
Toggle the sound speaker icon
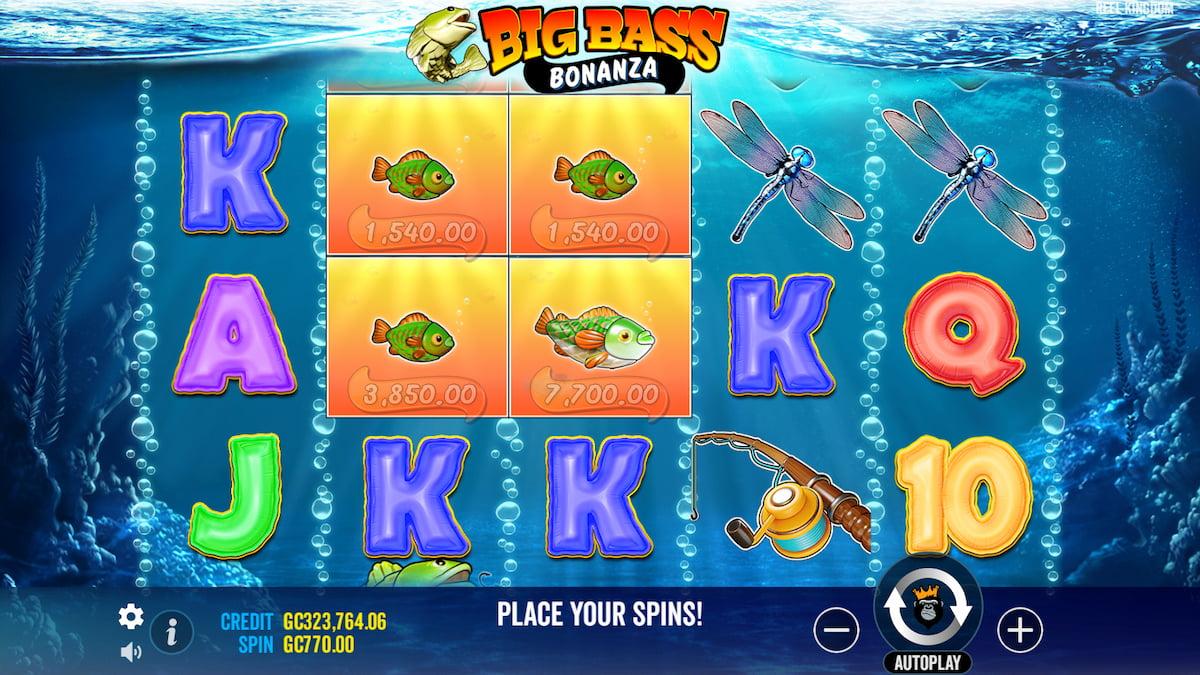click(130, 651)
